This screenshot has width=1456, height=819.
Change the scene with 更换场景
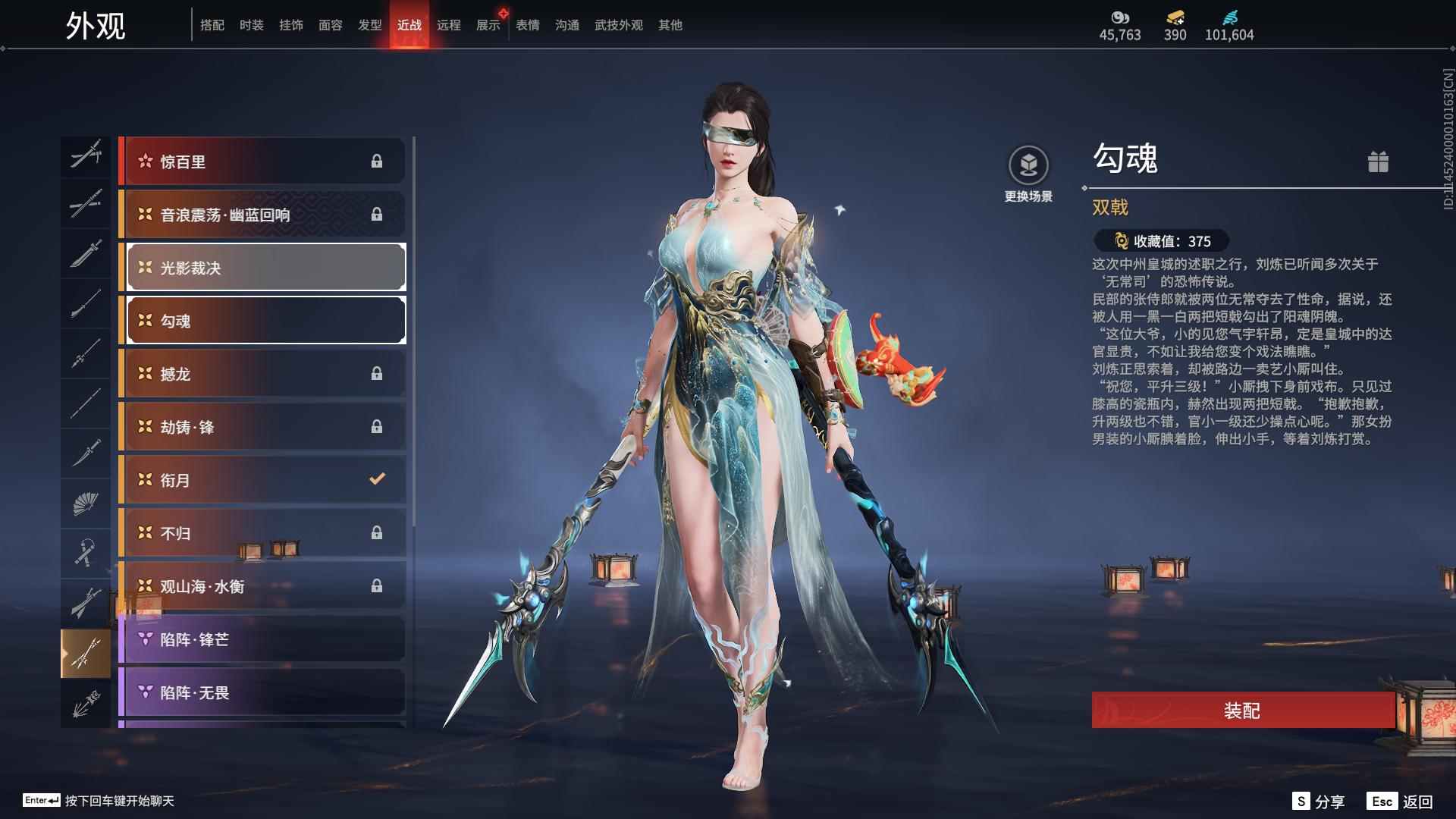[x=1028, y=174]
